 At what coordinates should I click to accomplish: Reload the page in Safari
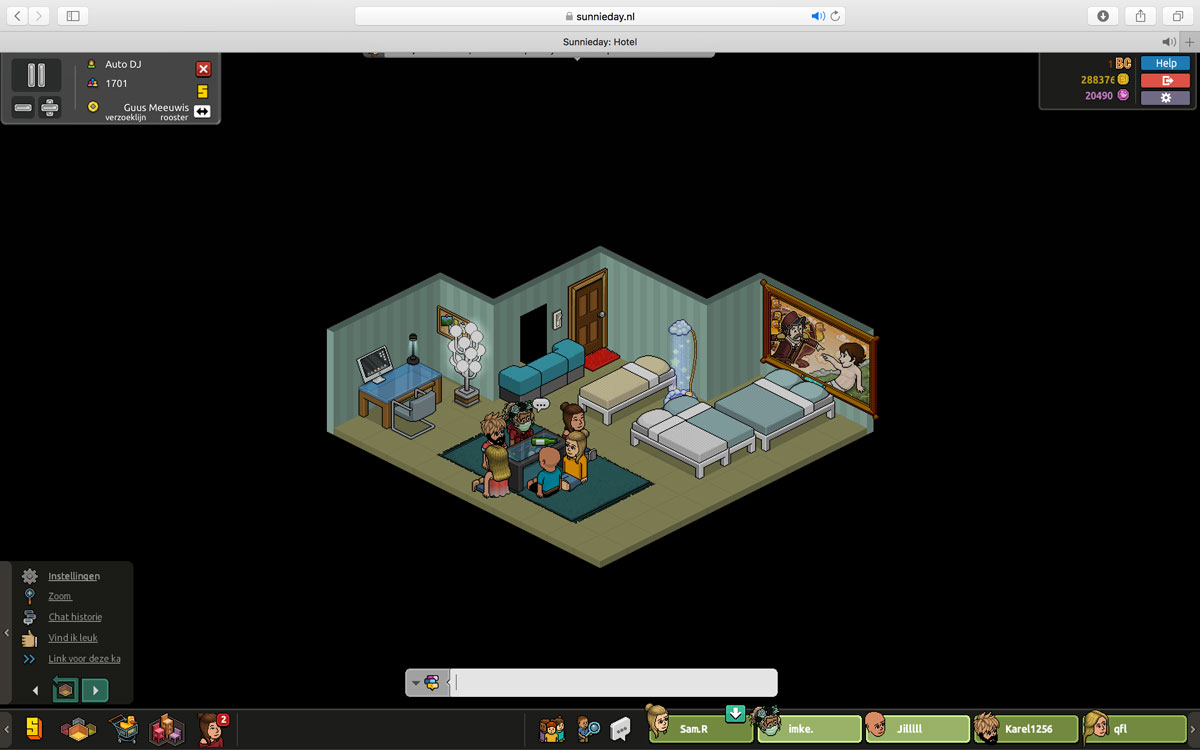pos(836,16)
